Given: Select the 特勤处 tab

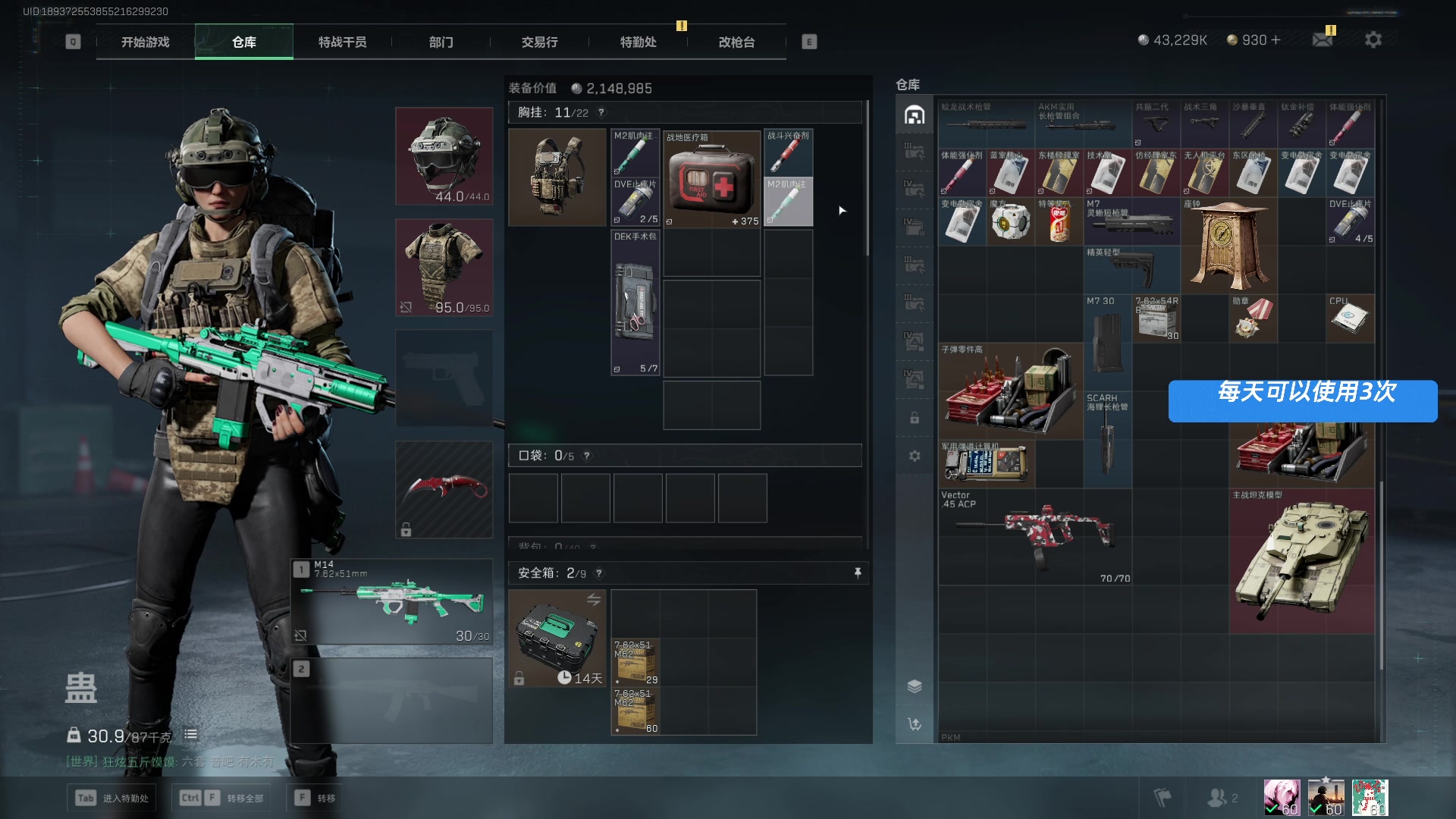Looking at the screenshot, I should pyautogui.click(x=638, y=42).
